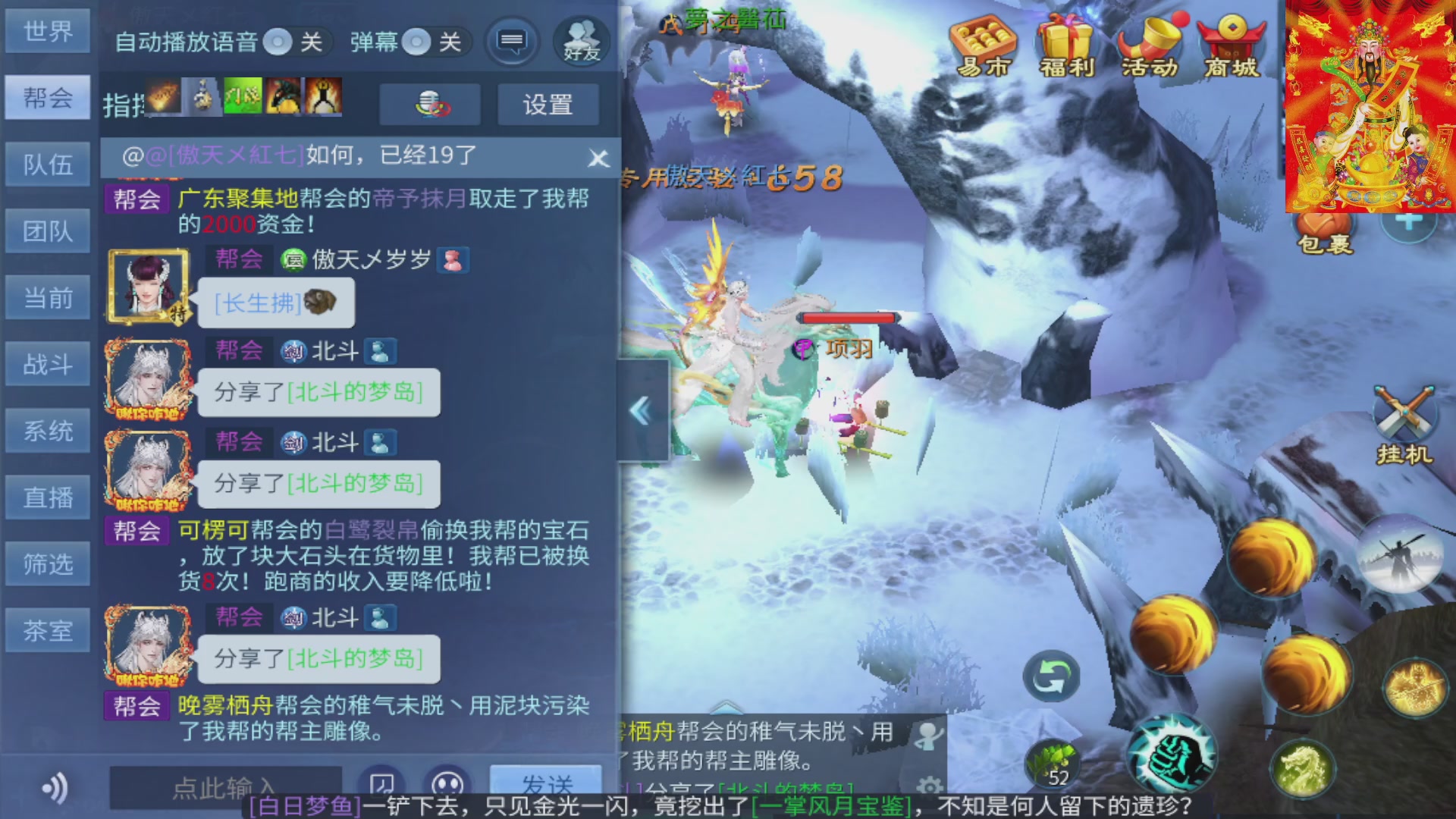Switch to the 世界 chat tab

(48, 31)
